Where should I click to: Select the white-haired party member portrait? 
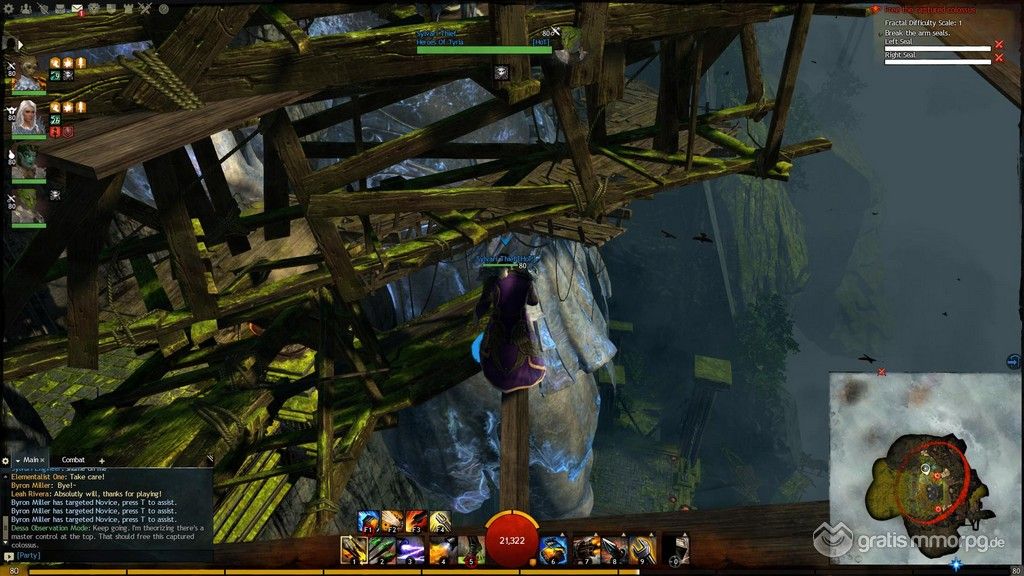point(27,118)
